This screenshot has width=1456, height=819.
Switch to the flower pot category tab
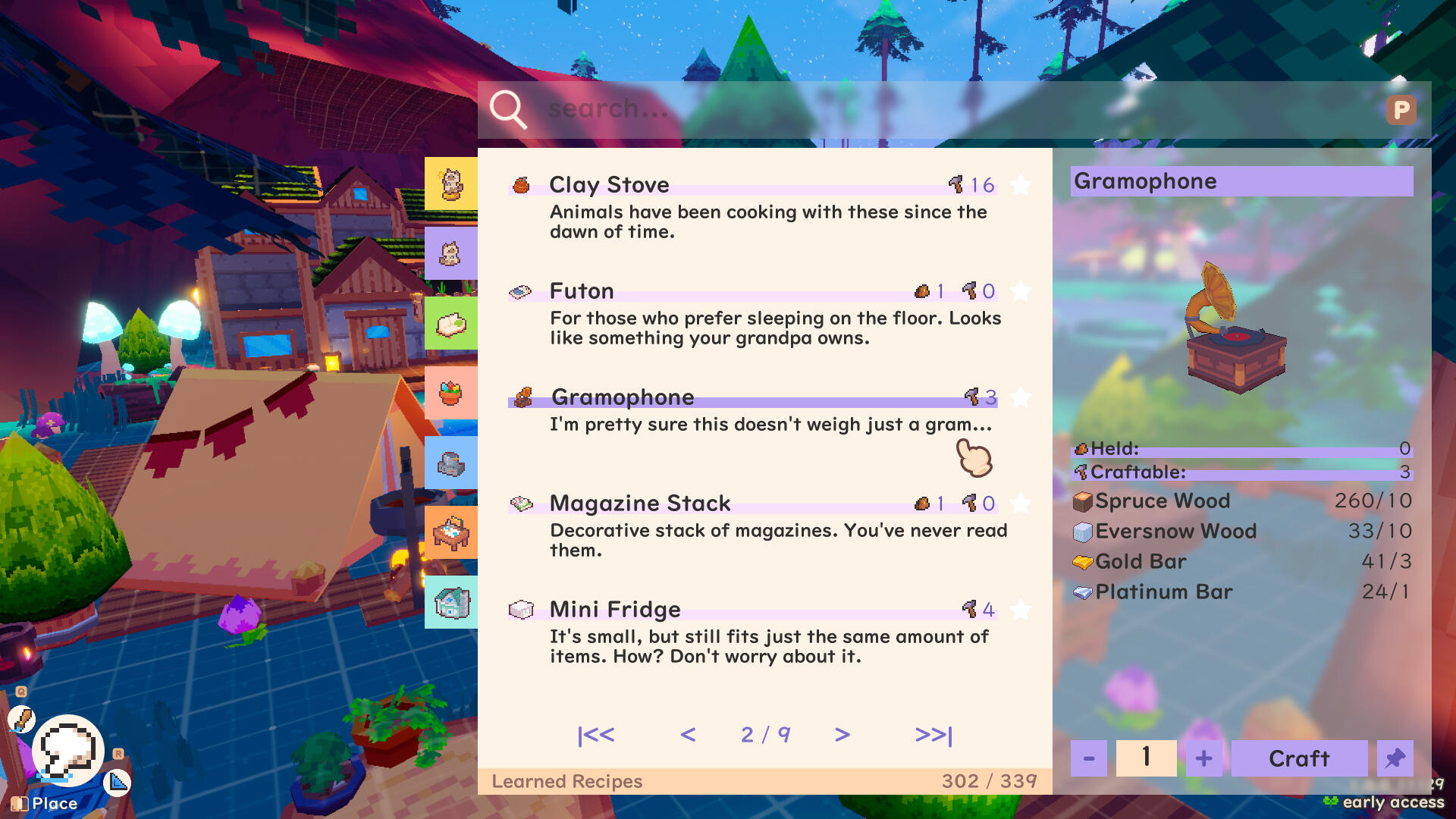click(451, 394)
